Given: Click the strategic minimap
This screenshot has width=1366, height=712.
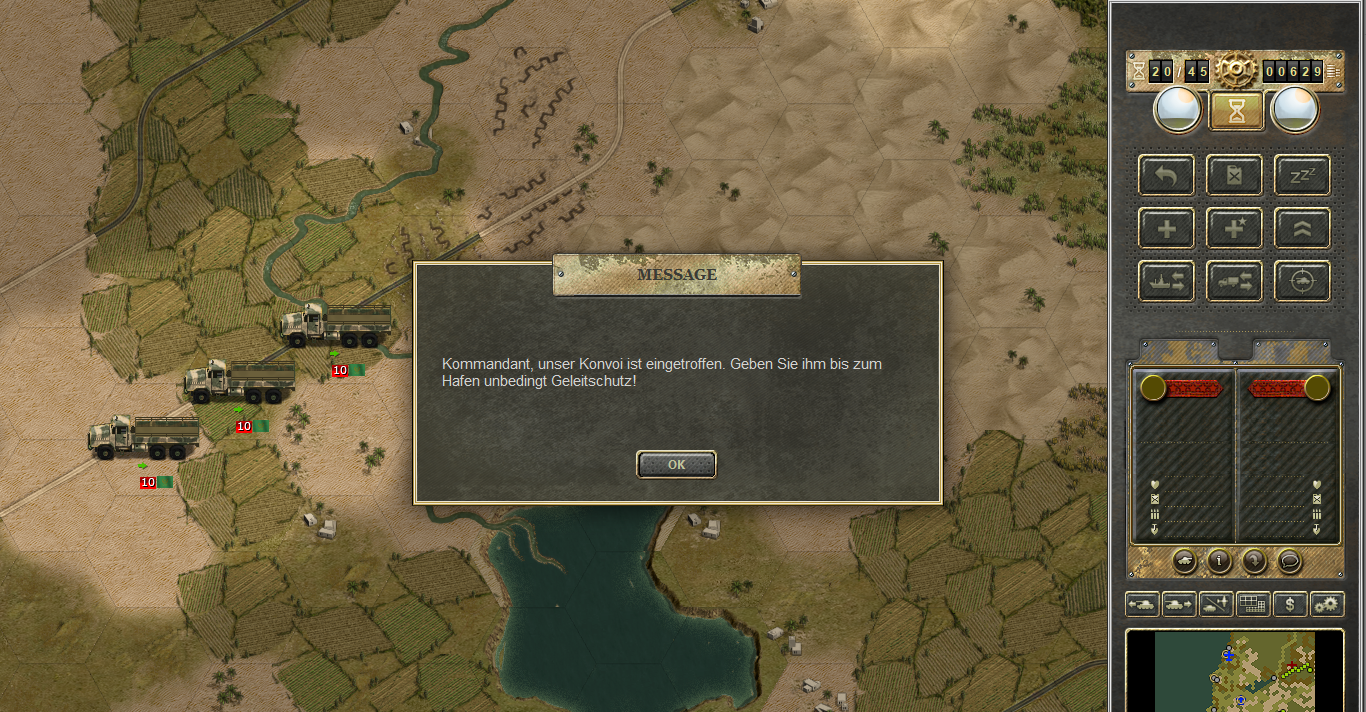Looking at the screenshot, I should tap(1235, 670).
